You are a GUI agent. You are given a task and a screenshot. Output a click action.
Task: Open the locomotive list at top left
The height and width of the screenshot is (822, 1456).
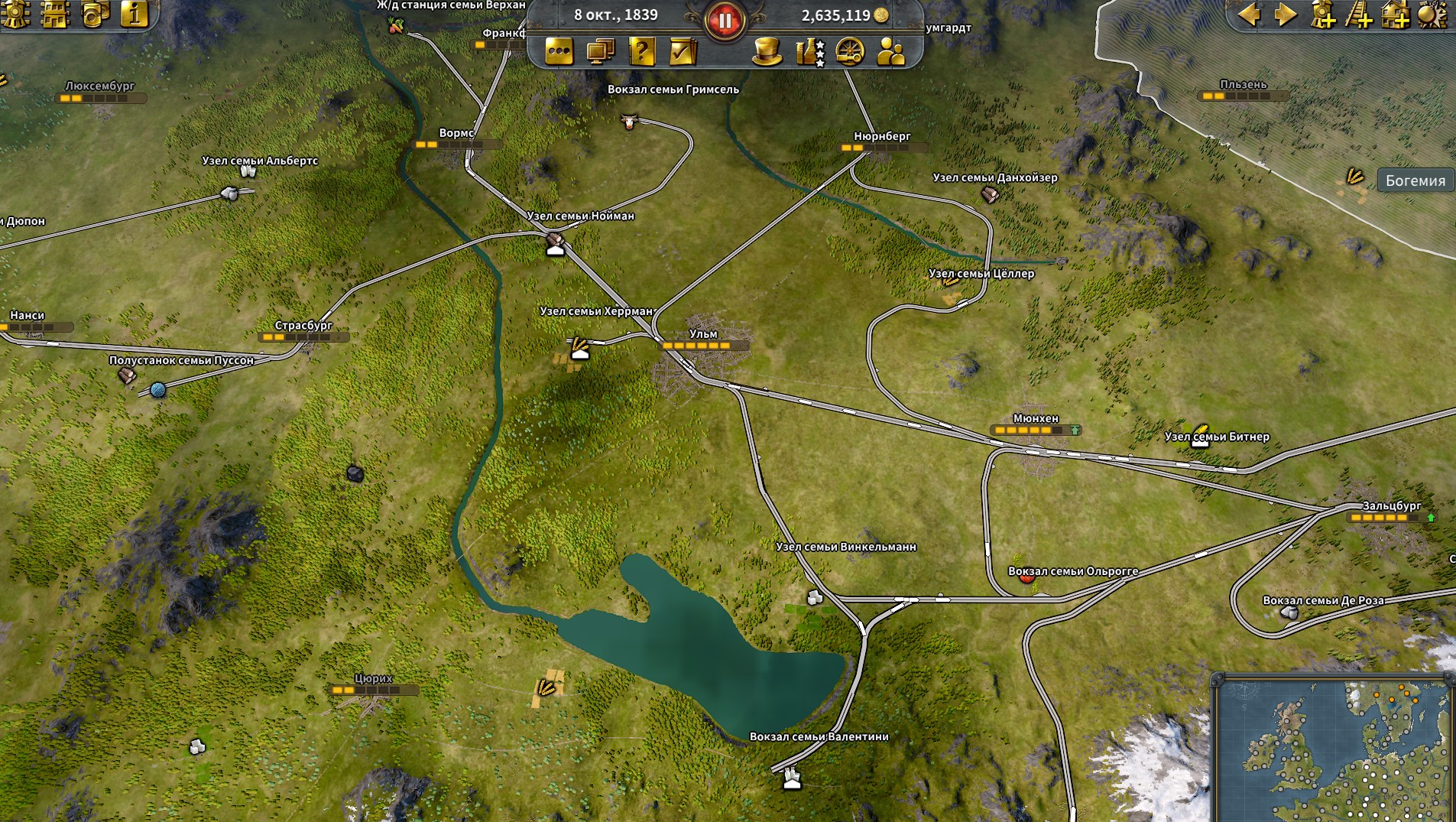[x=17, y=14]
